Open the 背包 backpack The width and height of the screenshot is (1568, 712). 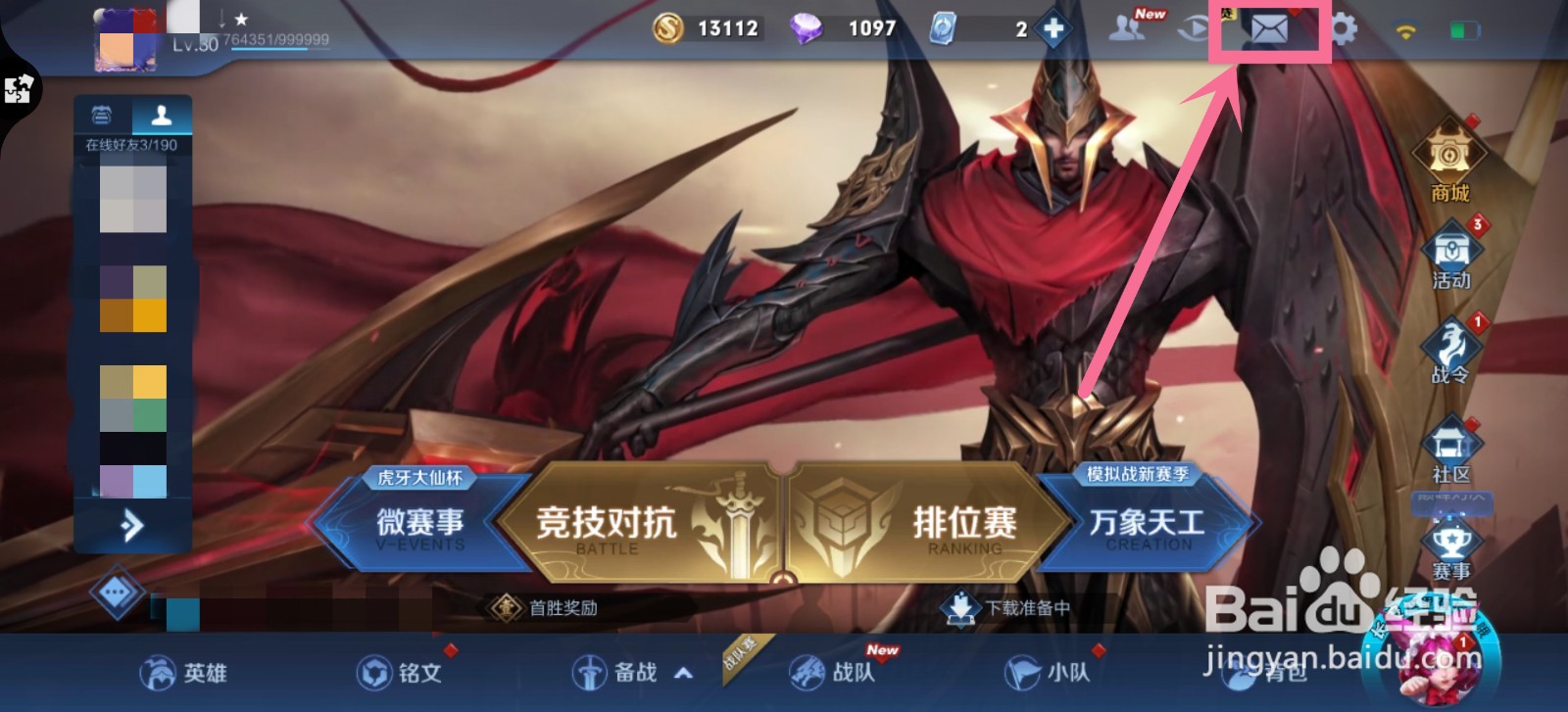click(x=1259, y=675)
